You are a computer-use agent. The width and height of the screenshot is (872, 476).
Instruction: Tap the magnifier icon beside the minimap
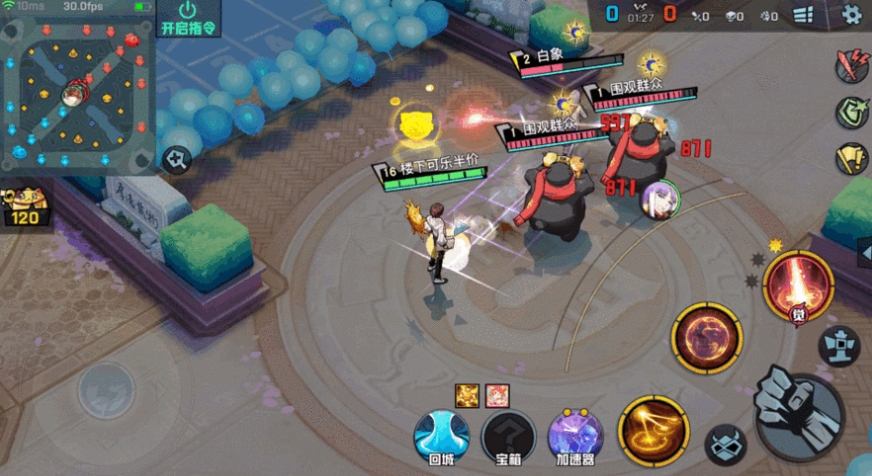177,159
